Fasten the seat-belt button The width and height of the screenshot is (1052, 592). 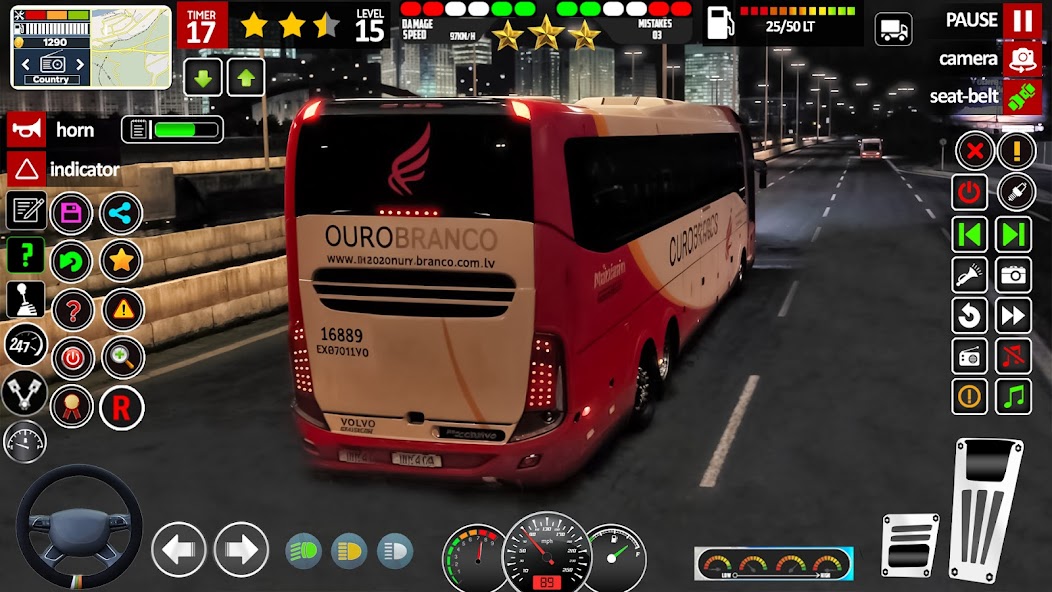click(1022, 97)
